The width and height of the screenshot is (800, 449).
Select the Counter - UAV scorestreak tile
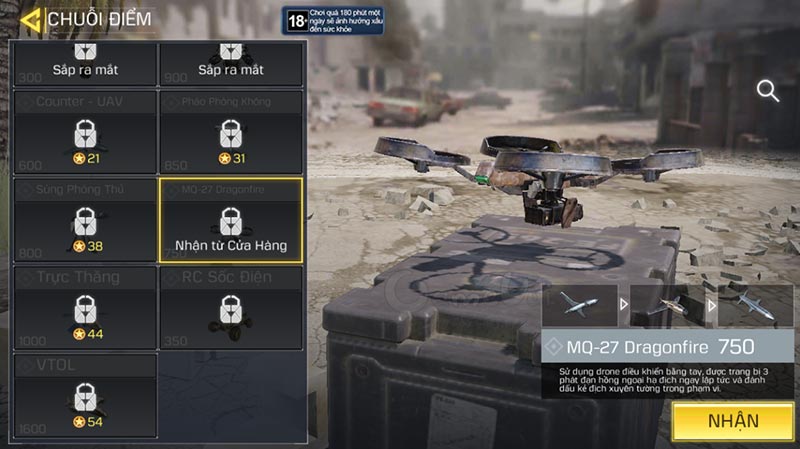(x=85, y=132)
